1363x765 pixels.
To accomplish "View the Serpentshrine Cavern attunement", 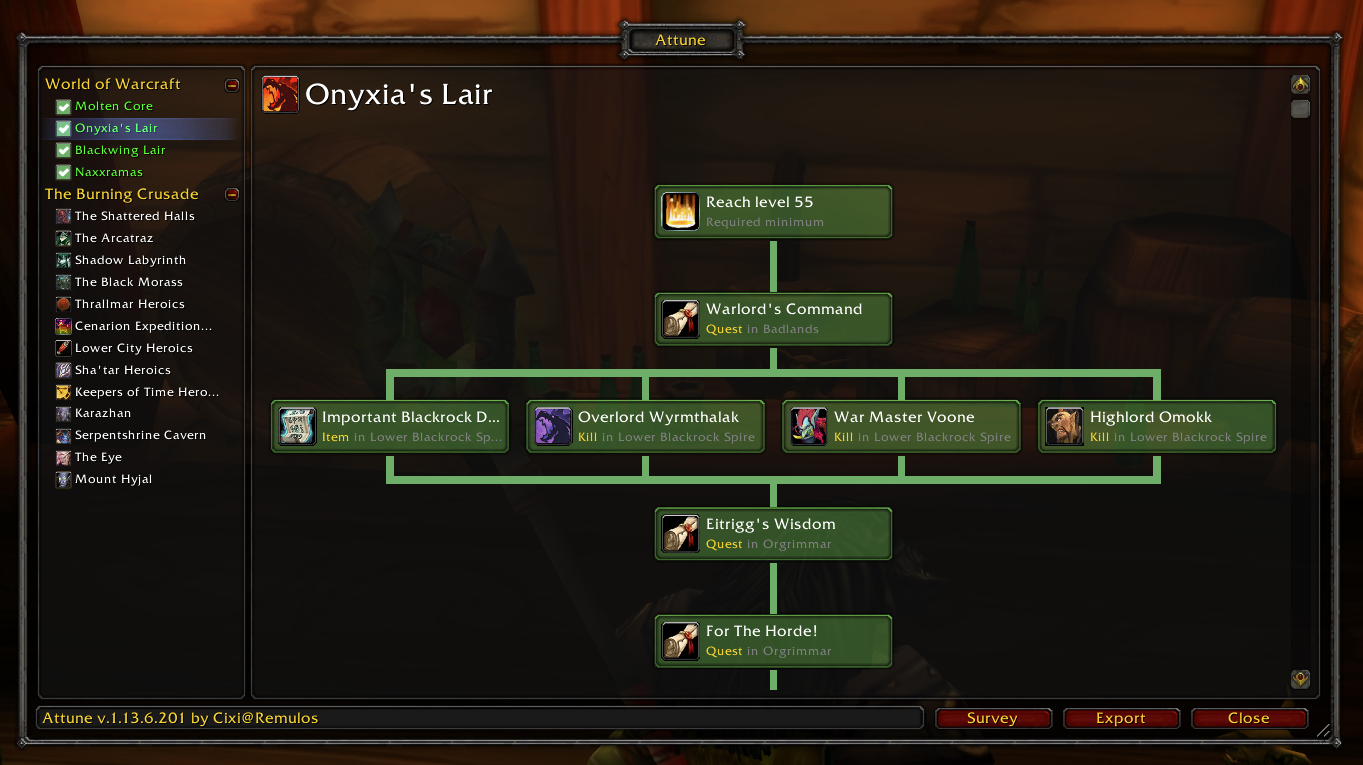I will coord(140,435).
